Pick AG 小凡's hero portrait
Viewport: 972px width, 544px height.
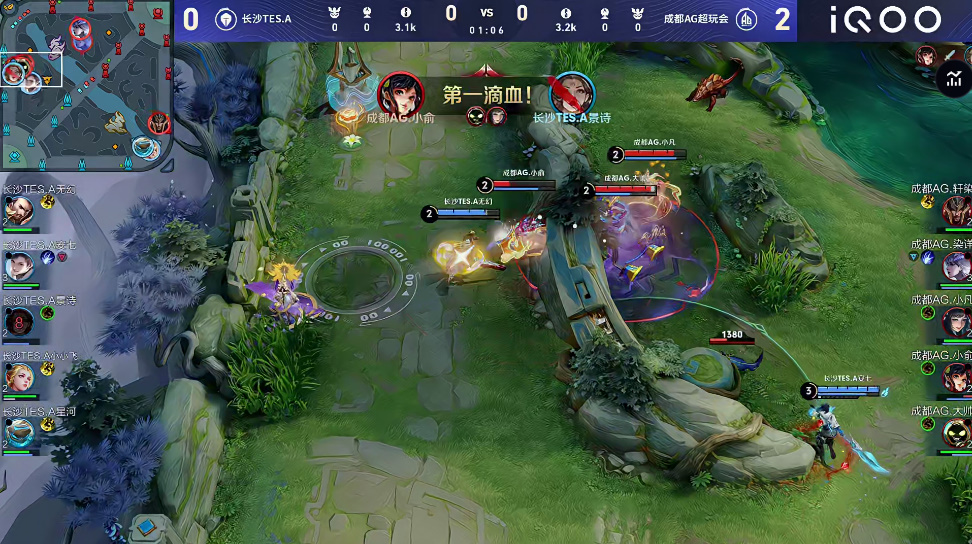tap(955, 321)
